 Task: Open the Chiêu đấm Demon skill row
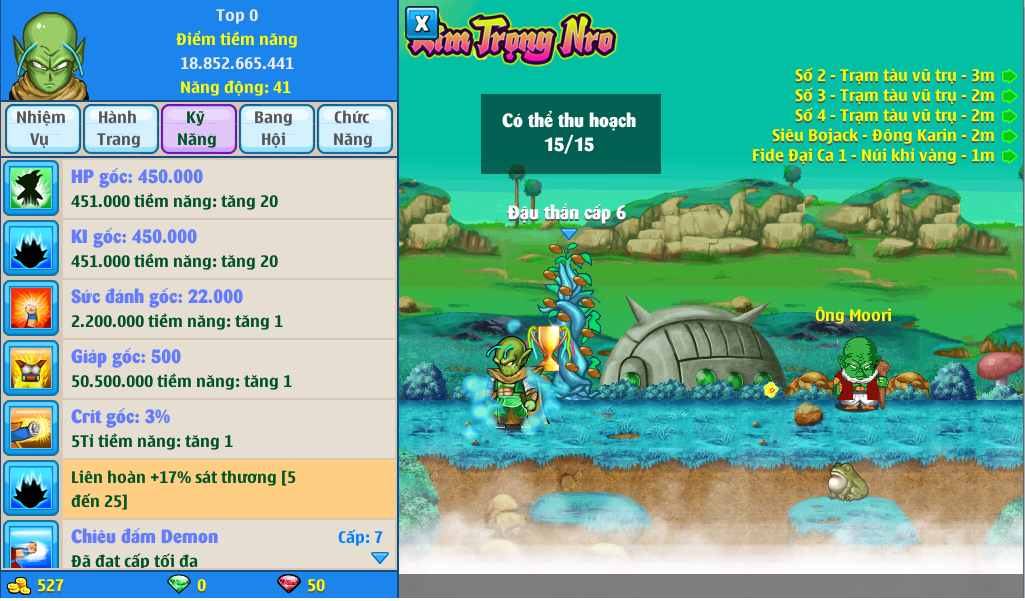pyautogui.click(x=199, y=545)
